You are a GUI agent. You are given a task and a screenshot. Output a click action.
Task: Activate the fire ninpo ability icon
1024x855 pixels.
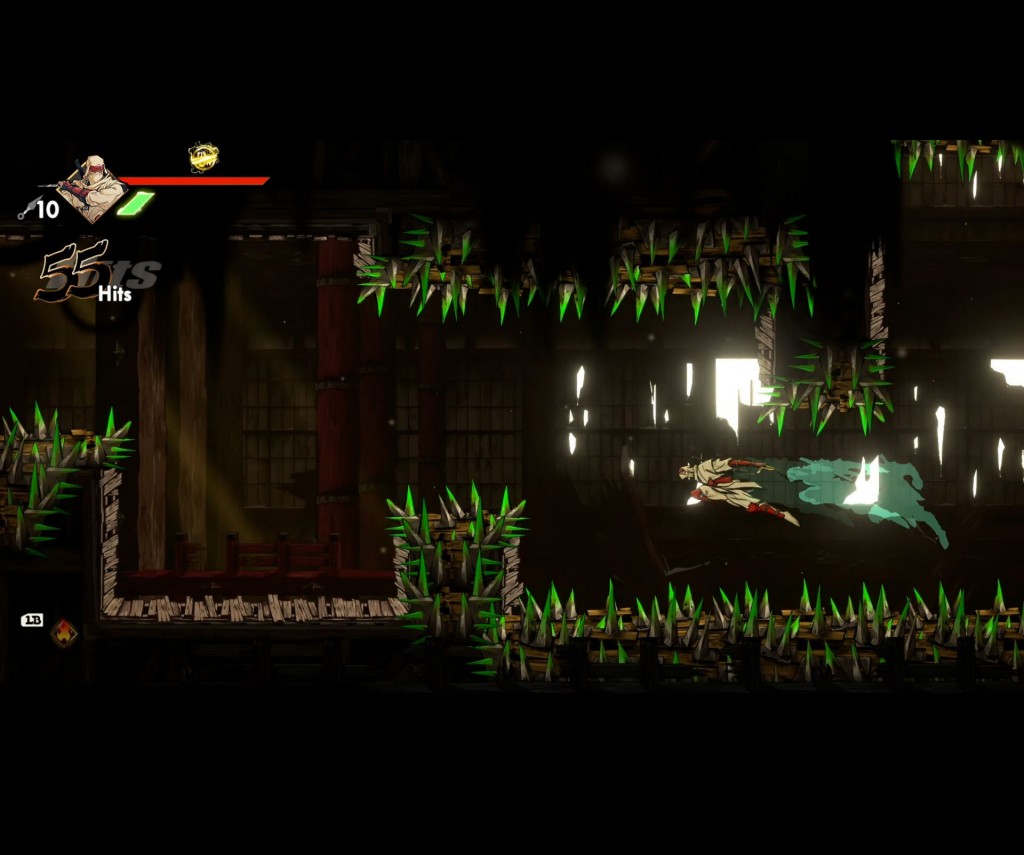(x=64, y=633)
